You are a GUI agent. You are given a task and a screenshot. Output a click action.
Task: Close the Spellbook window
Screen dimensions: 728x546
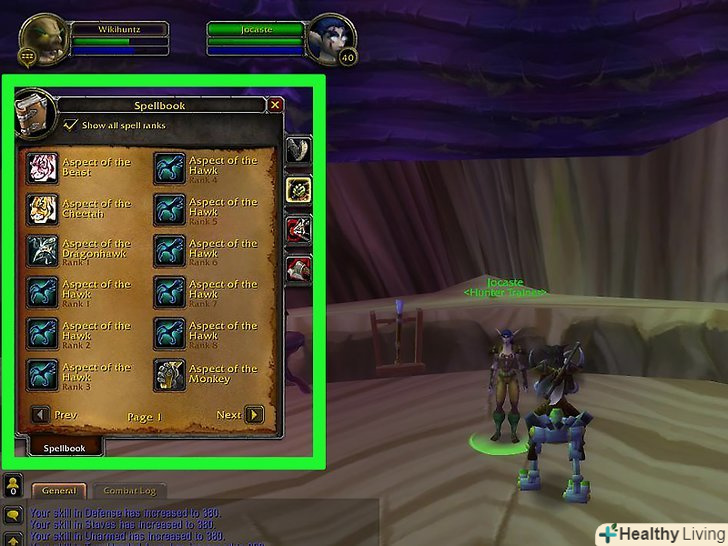(276, 104)
